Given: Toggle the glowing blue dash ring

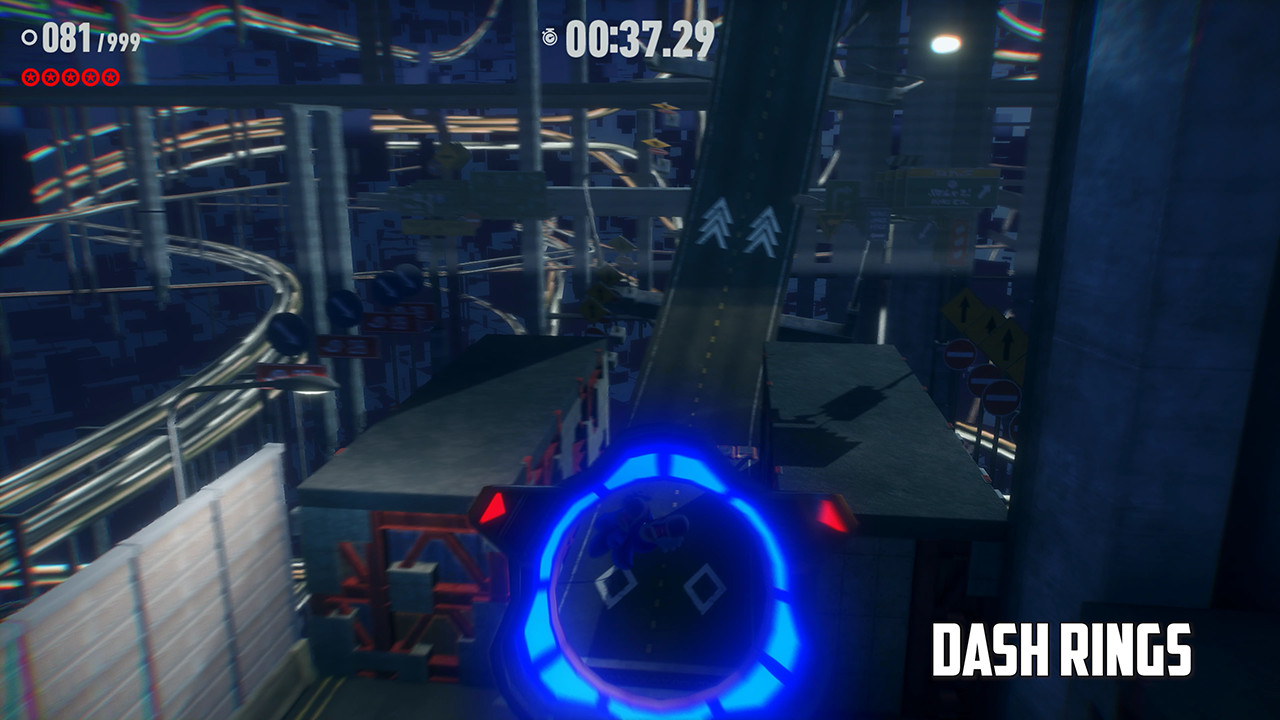Looking at the screenshot, I should pyautogui.click(x=660, y=580).
